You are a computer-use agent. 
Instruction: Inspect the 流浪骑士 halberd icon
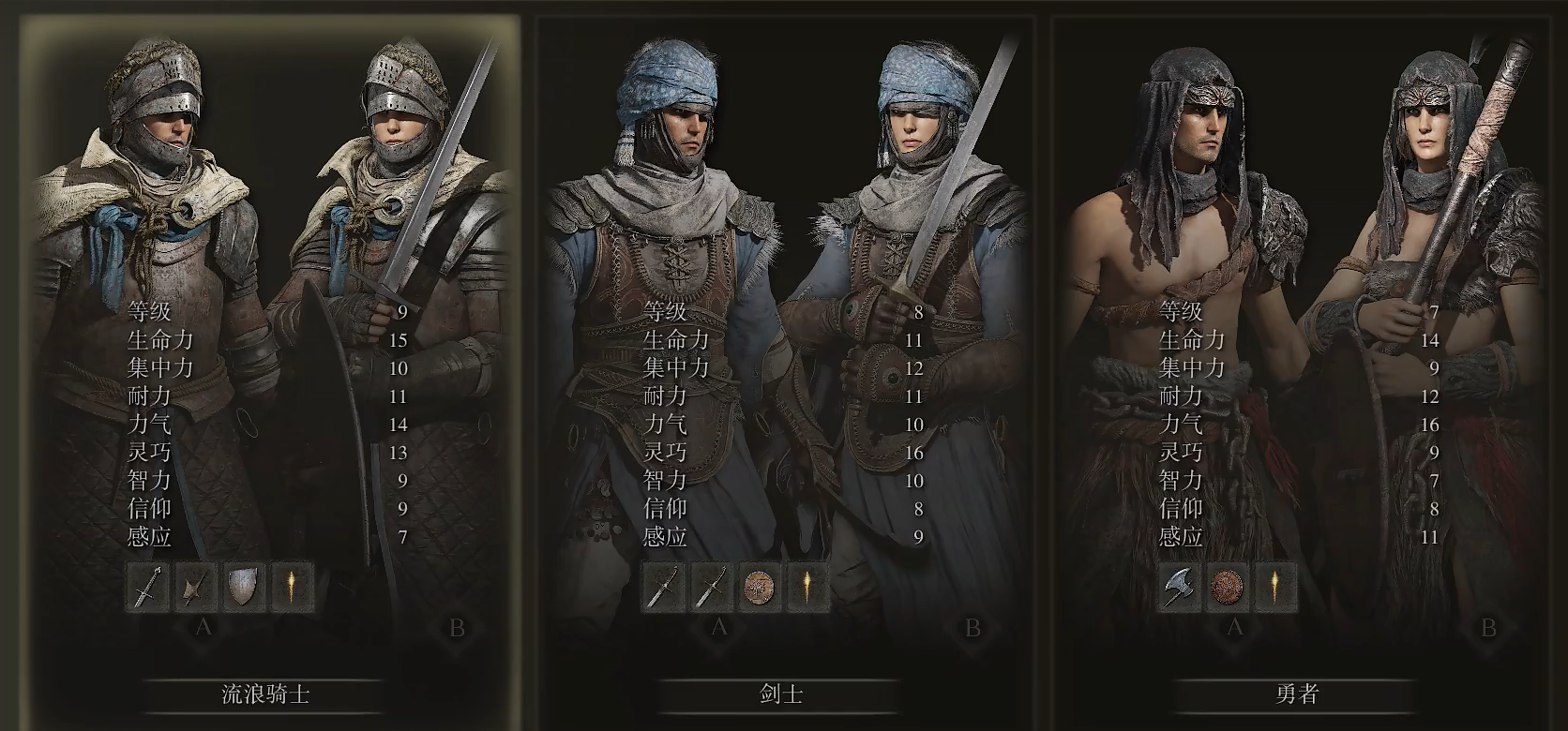click(196, 588)
